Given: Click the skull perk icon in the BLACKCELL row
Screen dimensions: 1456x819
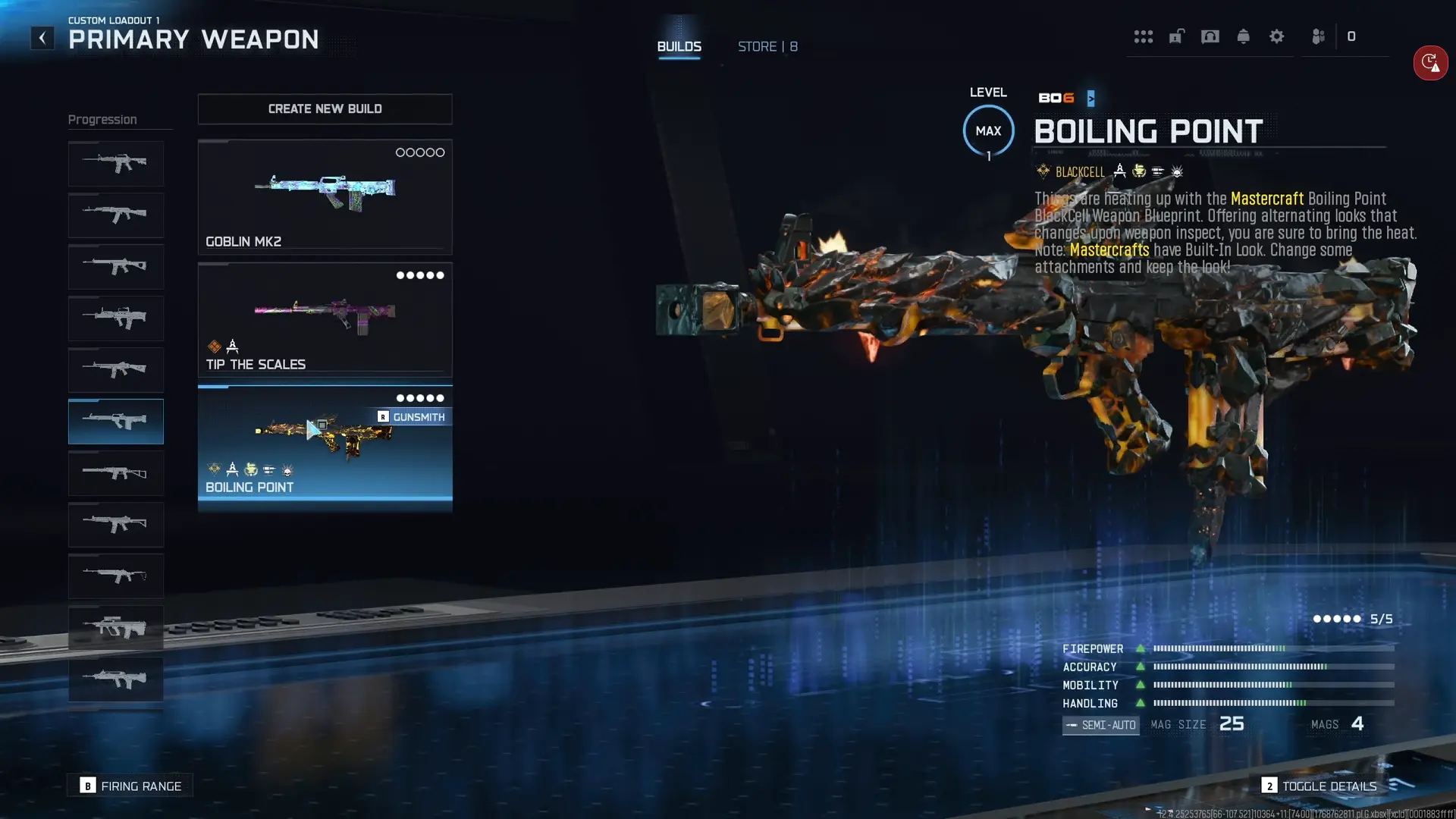Looking at the screenshot, I should click(x=1177, y=171).
